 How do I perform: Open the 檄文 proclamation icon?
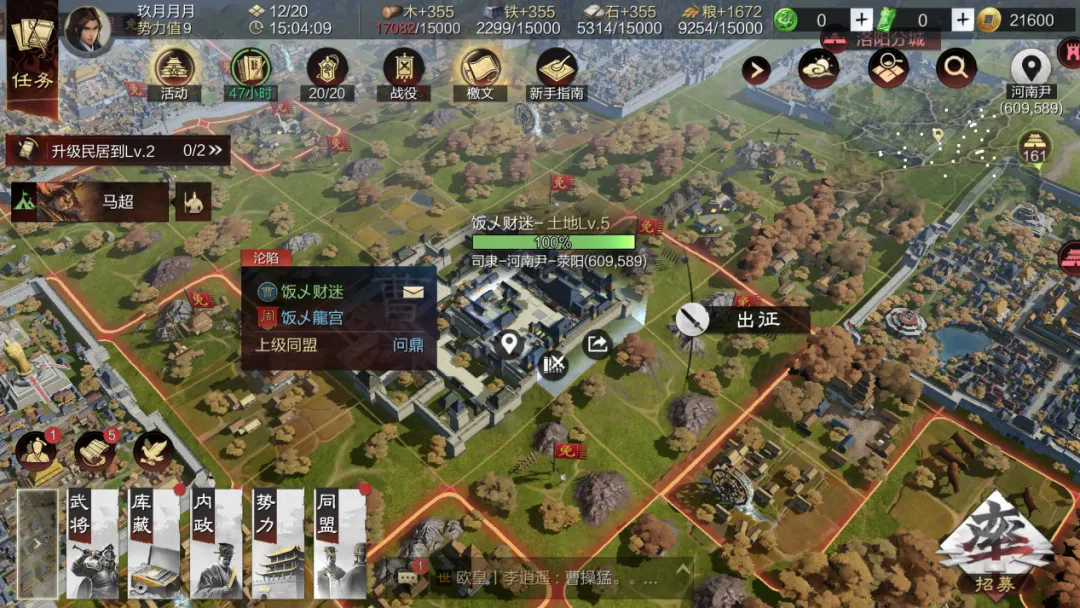pos(480,72)
